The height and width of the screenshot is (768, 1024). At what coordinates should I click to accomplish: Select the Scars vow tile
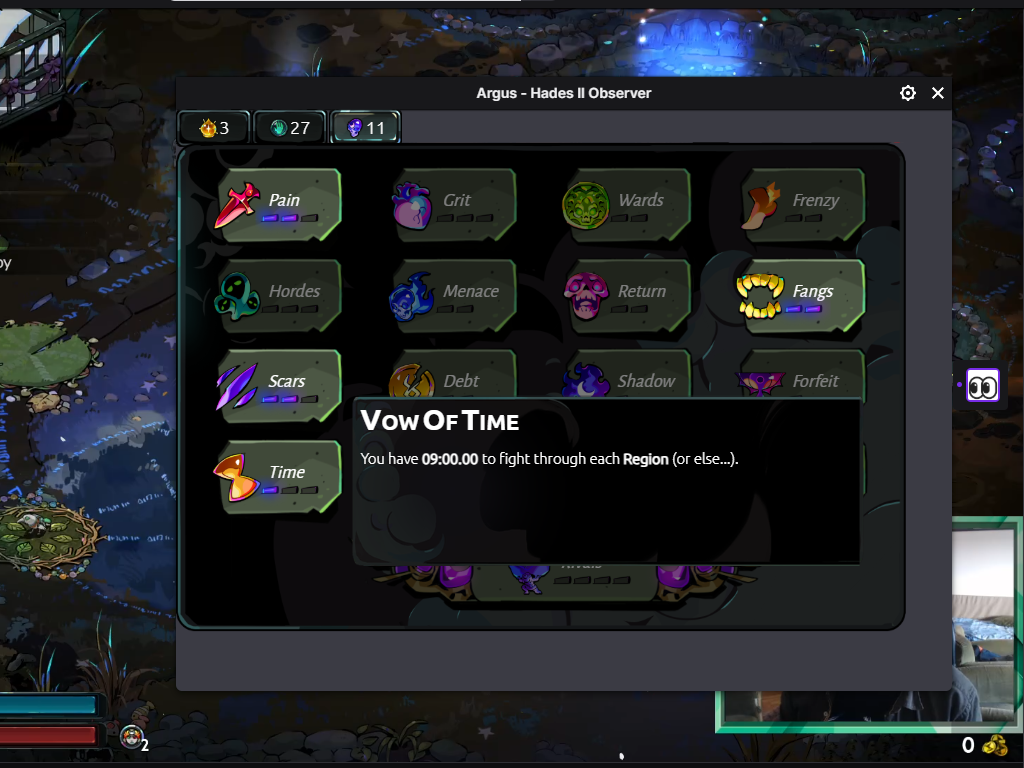[279, 385]
